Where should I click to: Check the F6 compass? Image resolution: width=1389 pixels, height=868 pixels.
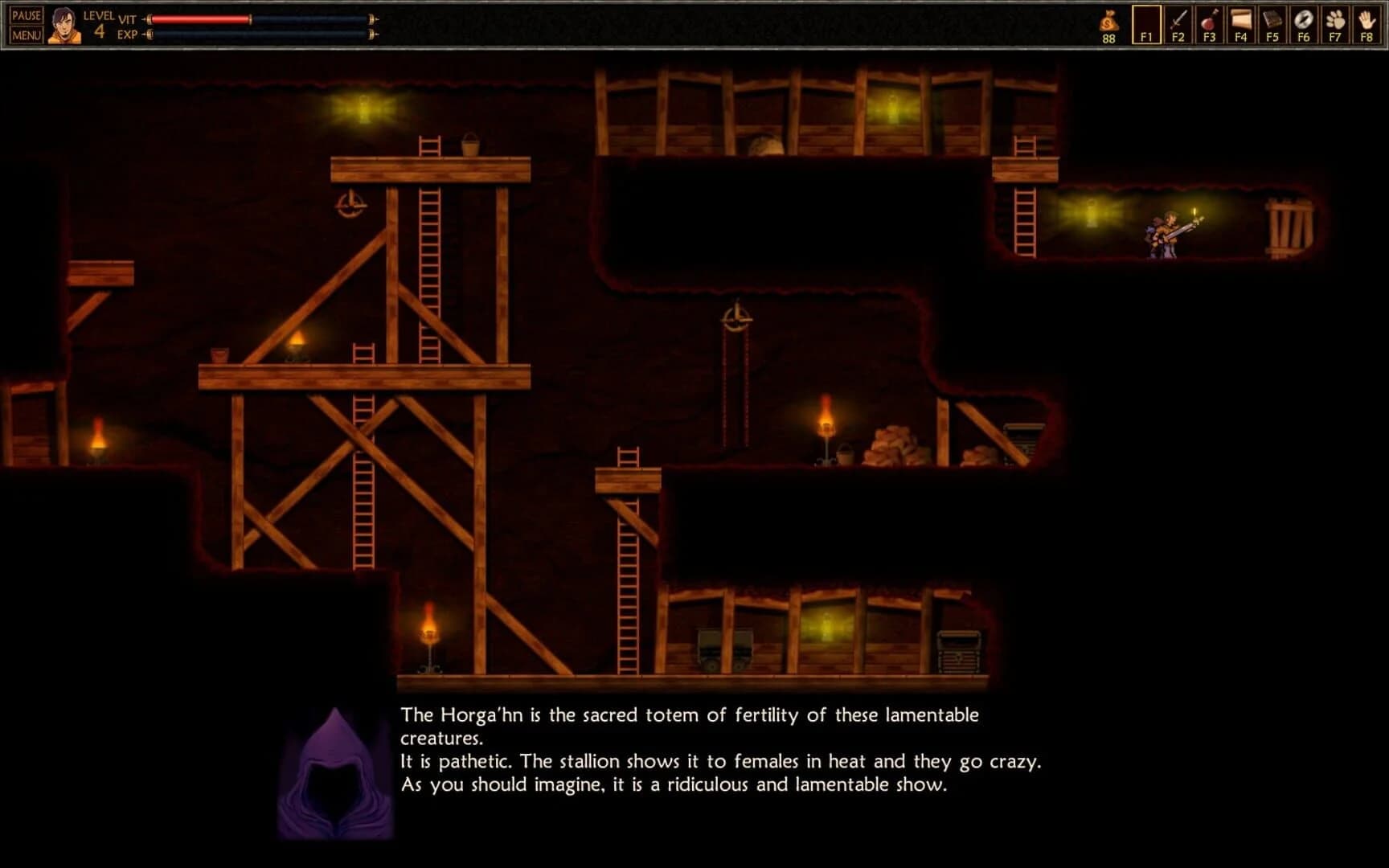point(1302,24)
